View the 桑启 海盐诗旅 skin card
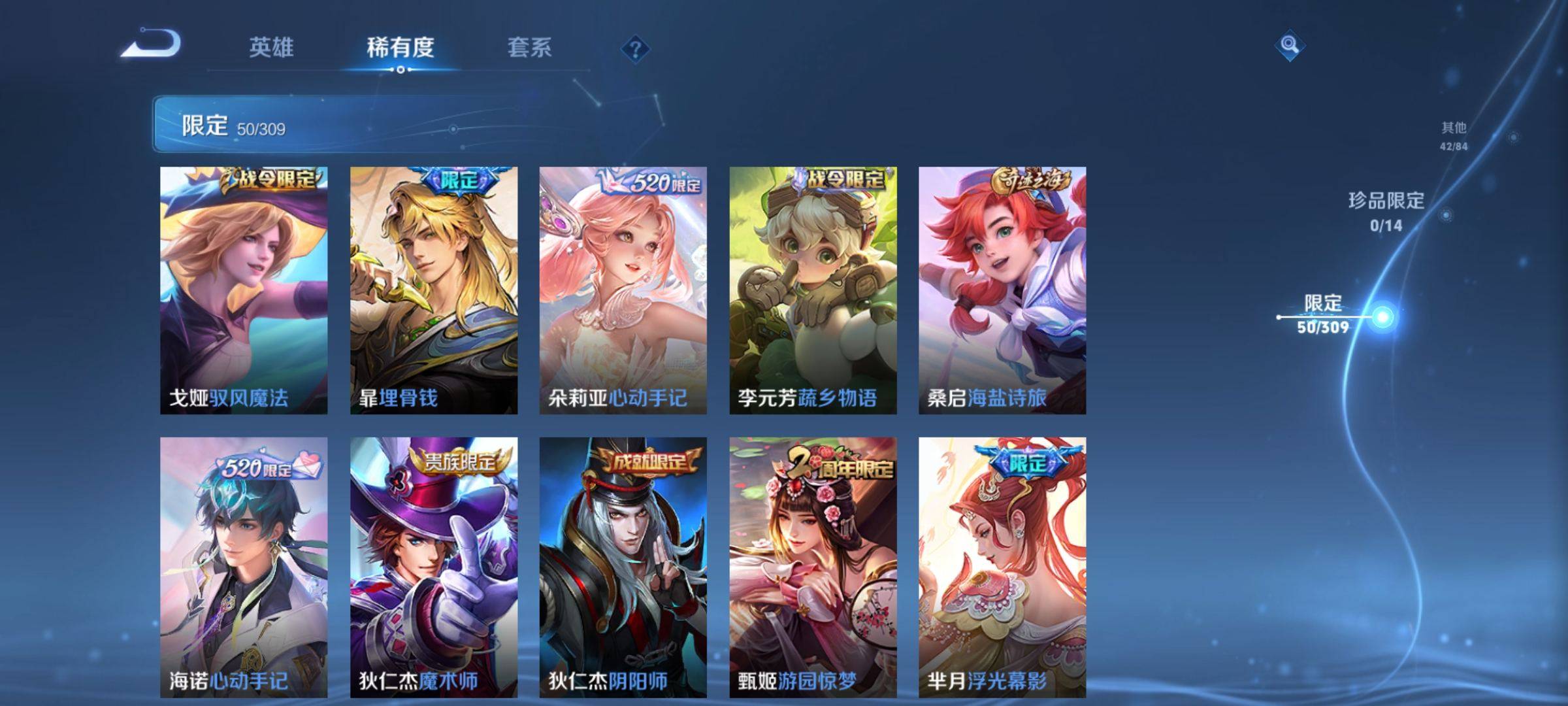The width and height of the screenshot is (1568, 706). tap(1002, 290)
